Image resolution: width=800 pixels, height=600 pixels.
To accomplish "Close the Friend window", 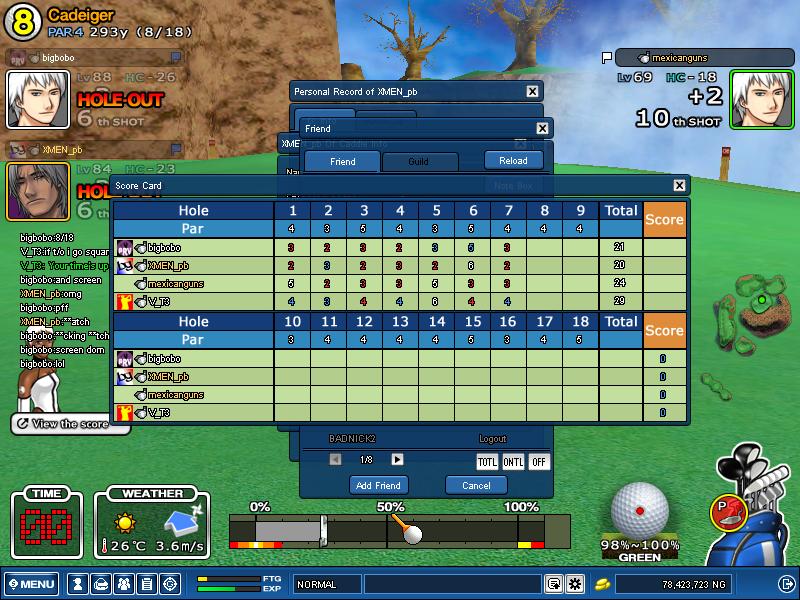I will click(542, 128).
